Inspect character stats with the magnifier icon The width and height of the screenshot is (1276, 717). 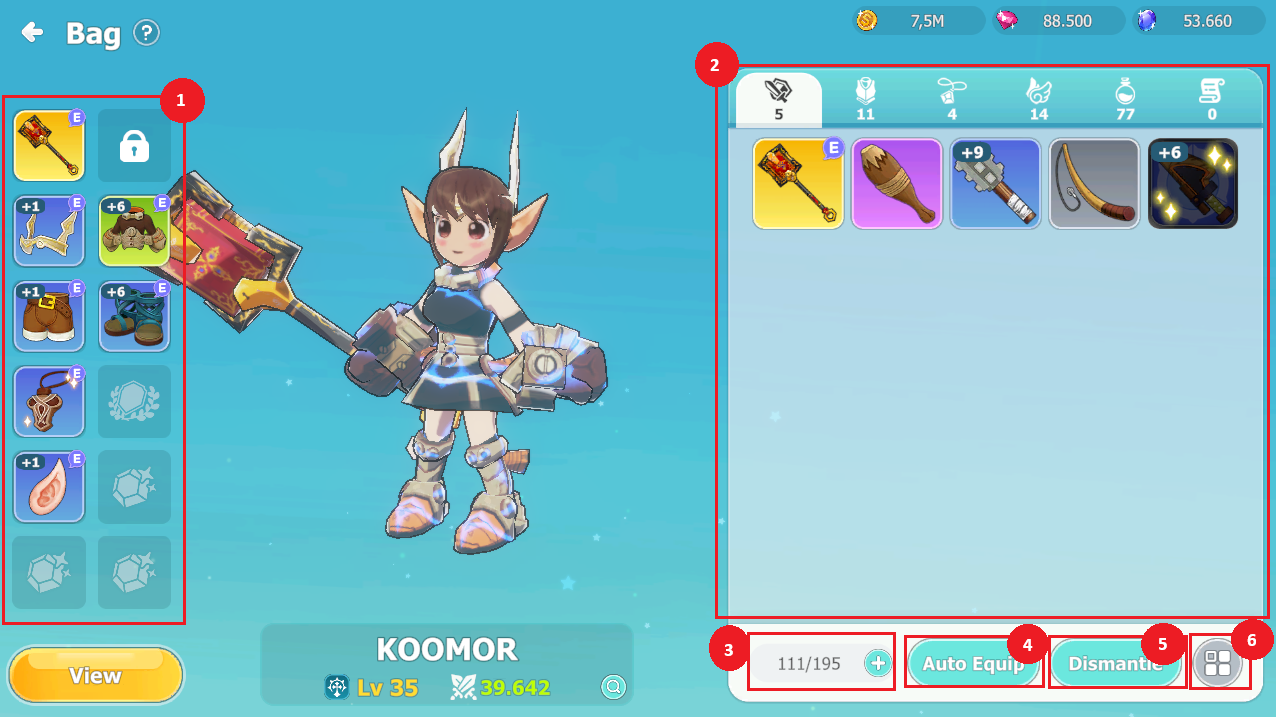613,687
